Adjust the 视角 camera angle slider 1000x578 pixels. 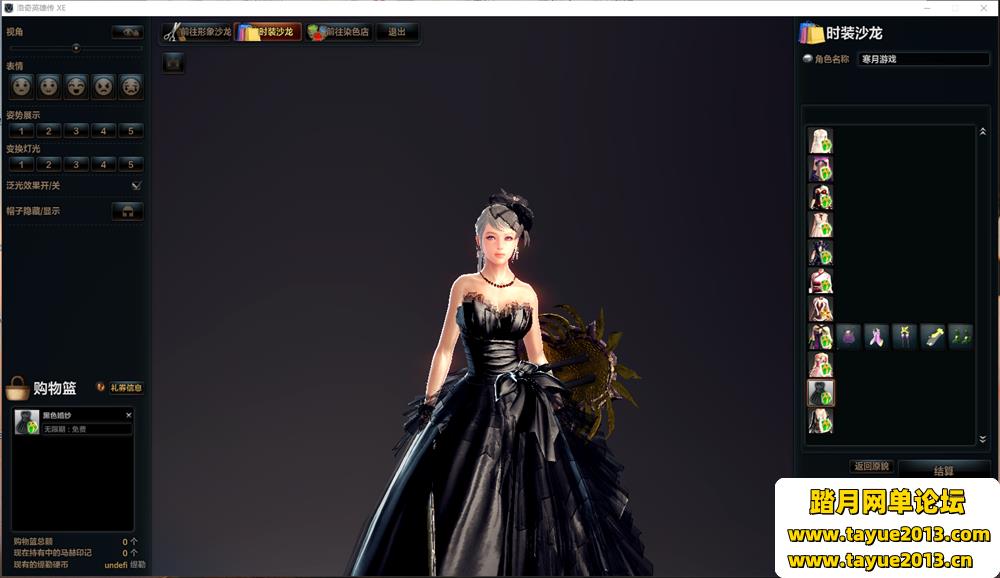[x=76, y=47]
